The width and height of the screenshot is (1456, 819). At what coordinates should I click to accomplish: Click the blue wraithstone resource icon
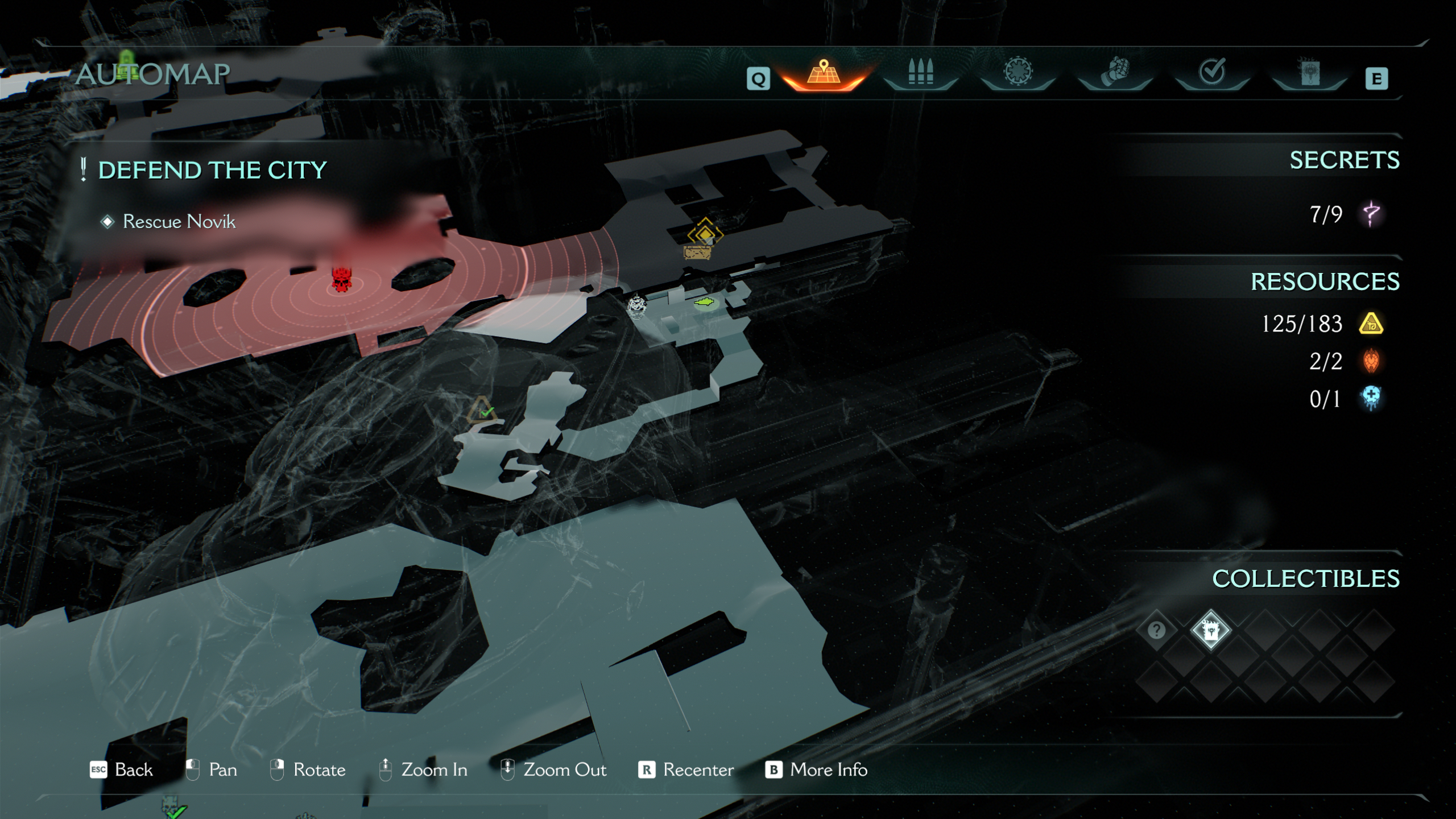click(x=1371, y=398)
